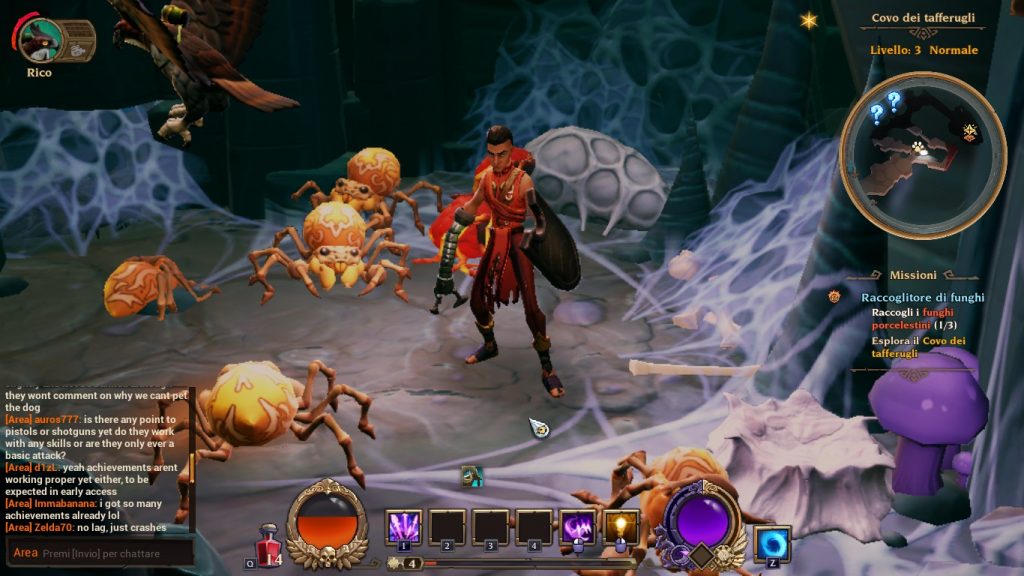Select the purple claw left-mouse skill

coord(578,527)
